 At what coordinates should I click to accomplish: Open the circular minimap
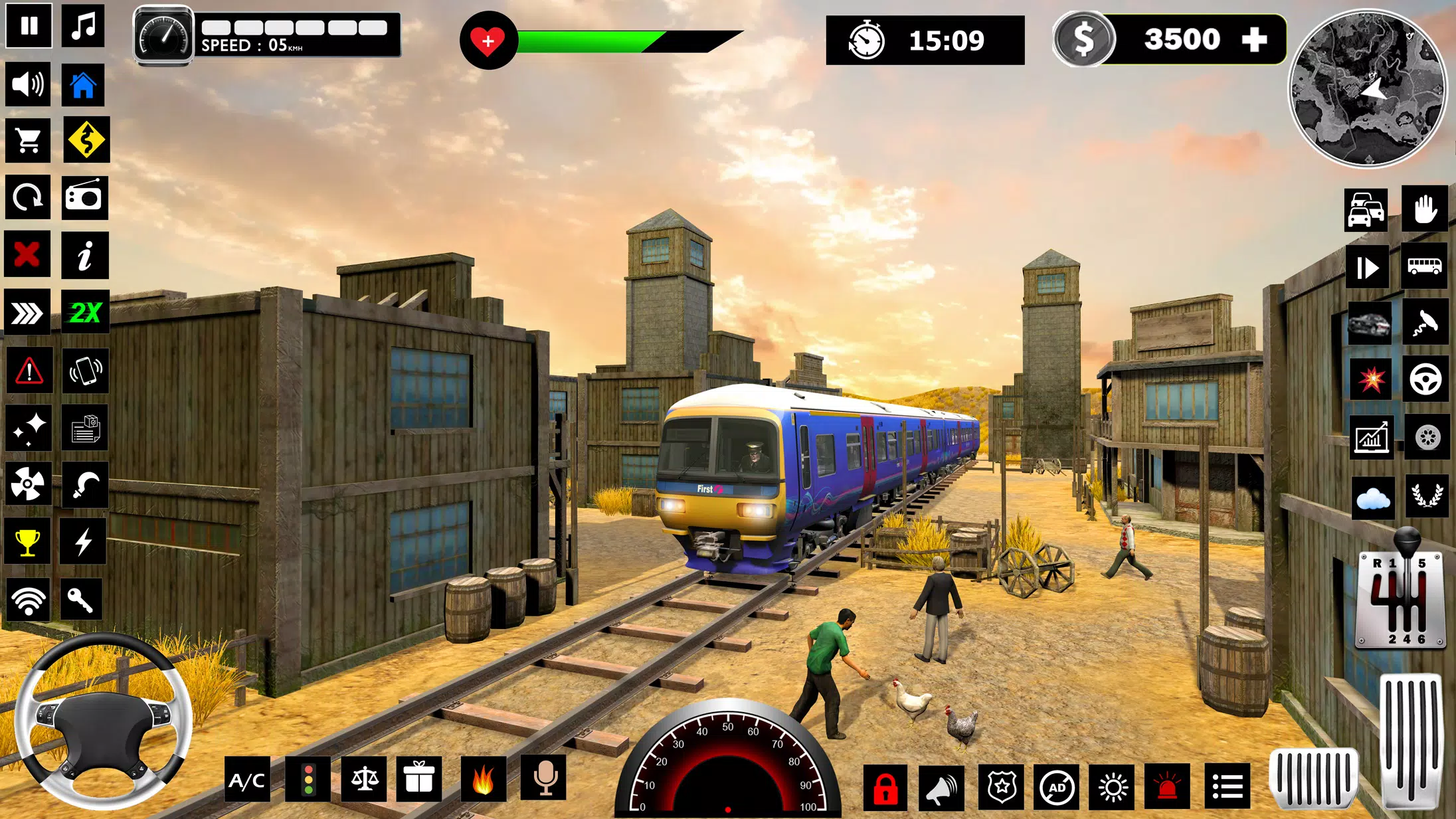point(1368,88)
